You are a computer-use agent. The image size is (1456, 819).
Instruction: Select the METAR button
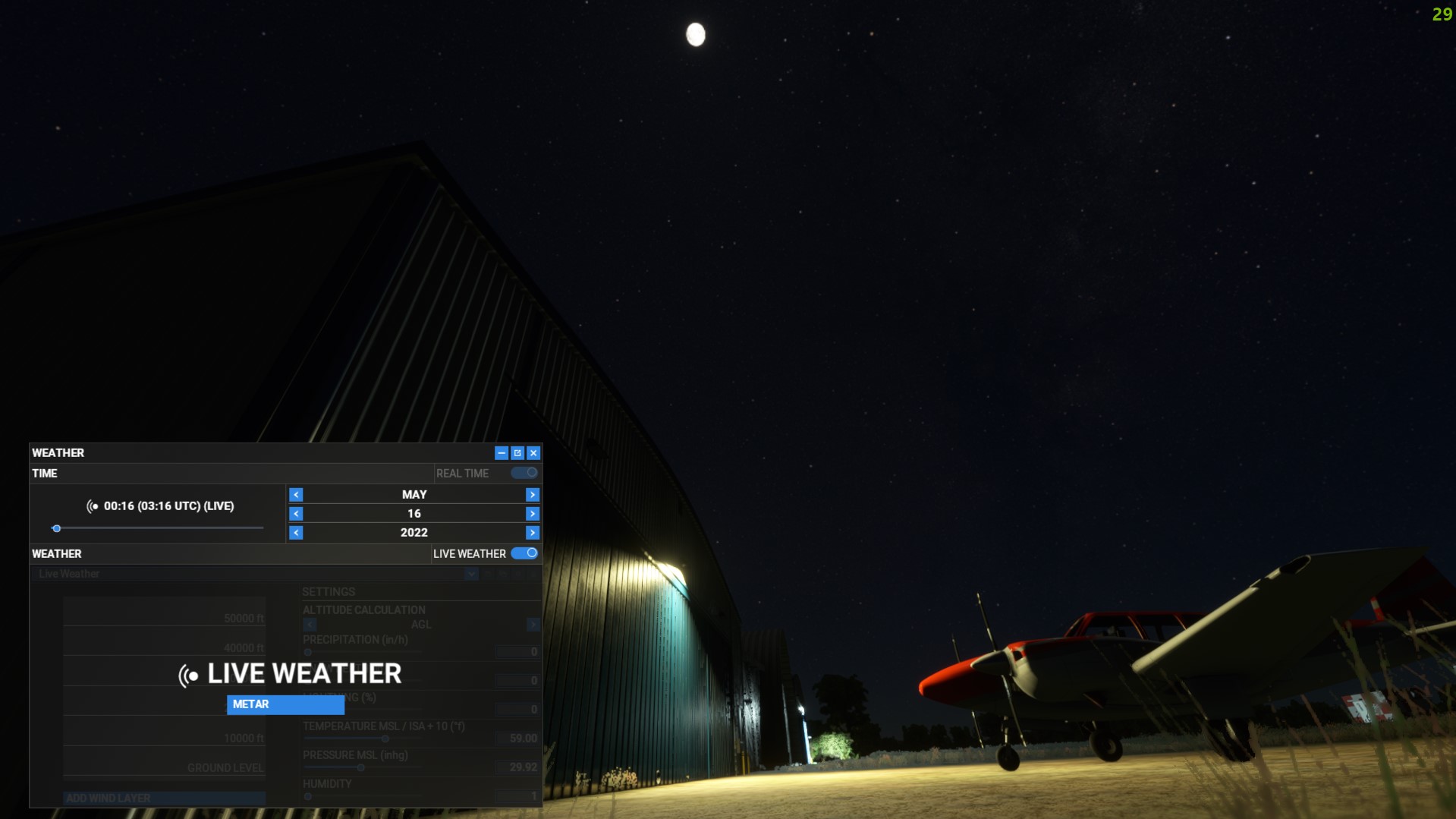point(285,704)
